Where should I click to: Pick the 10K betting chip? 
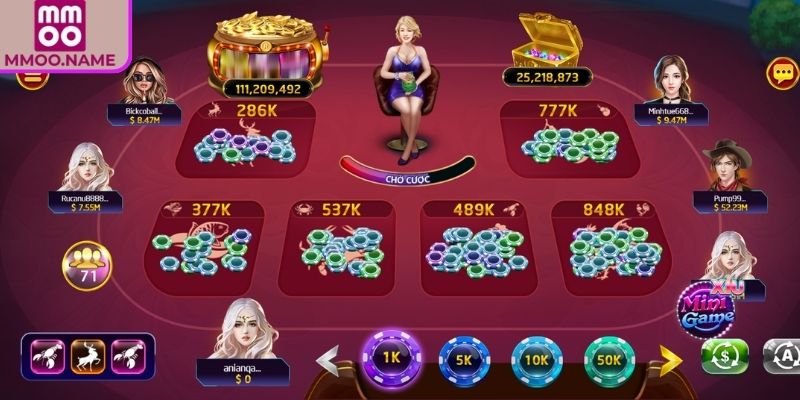tap(537, 360)
